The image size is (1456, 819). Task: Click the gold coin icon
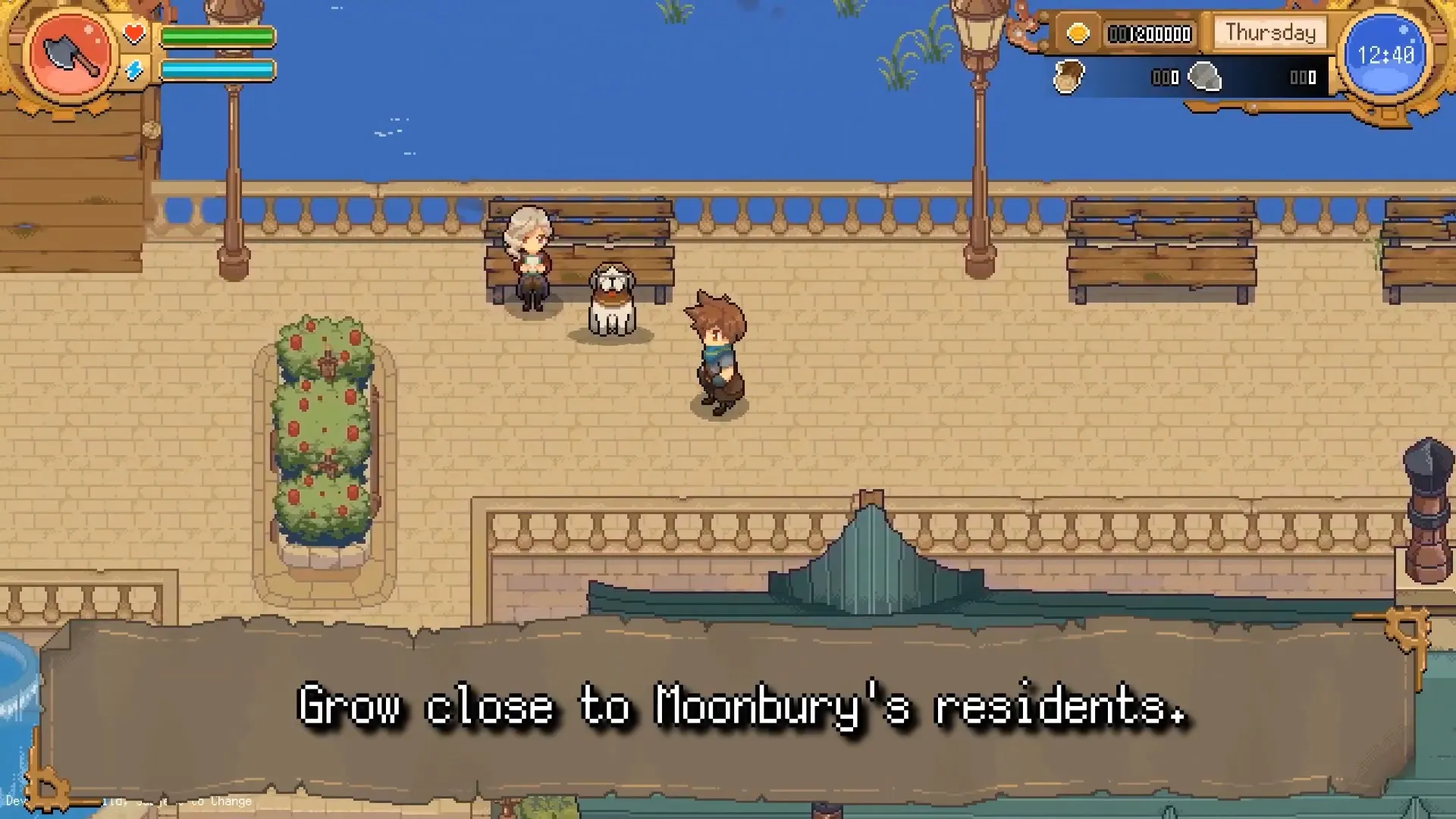[x=1078, y=34]
